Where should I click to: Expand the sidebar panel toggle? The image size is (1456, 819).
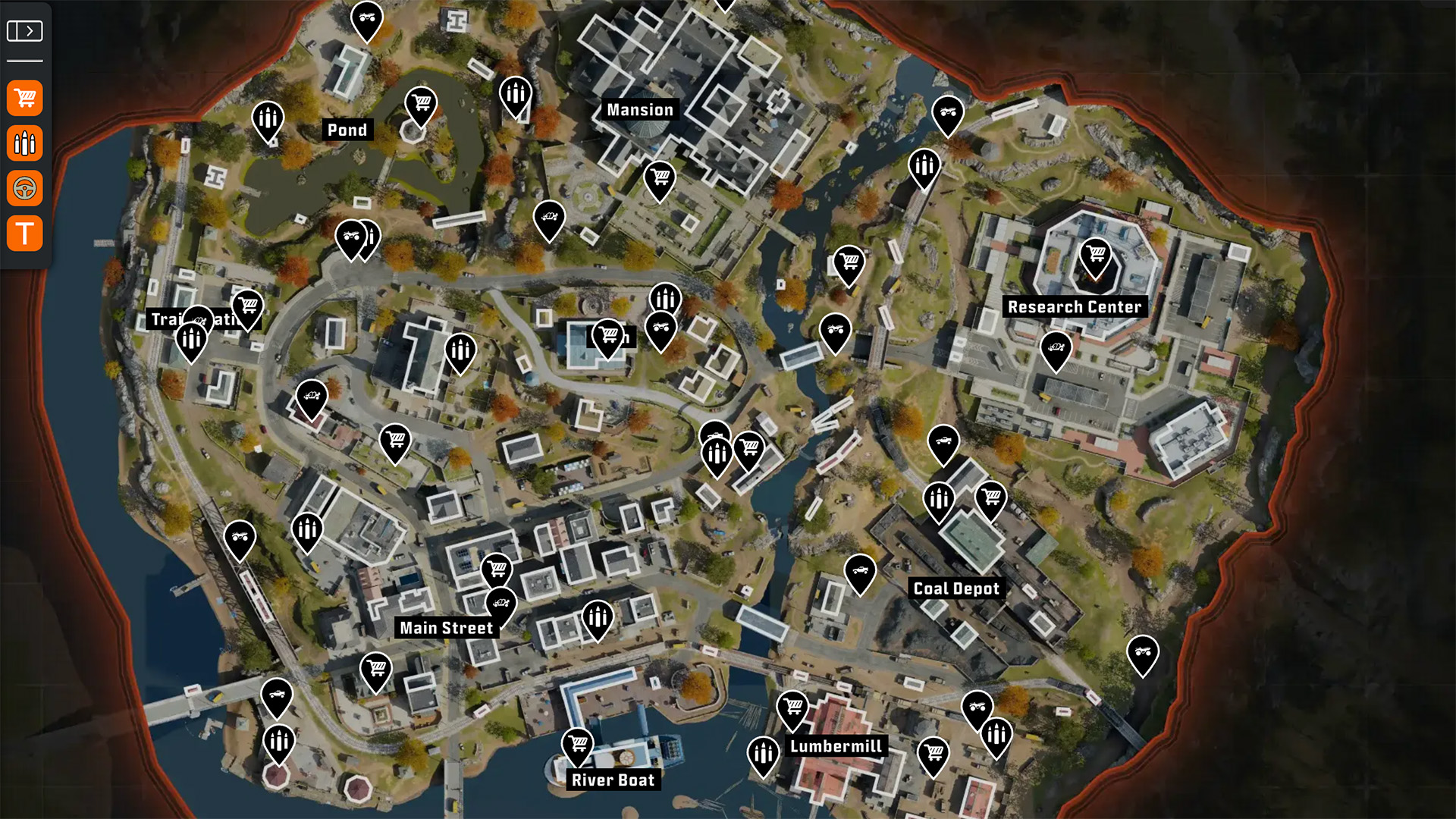[x=24, y=31]
